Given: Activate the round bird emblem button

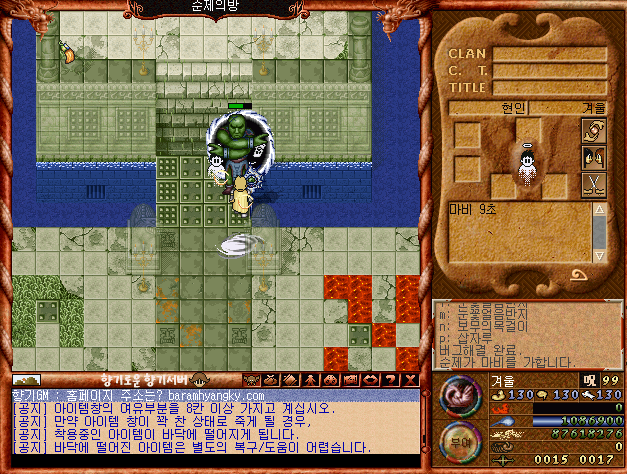Looking at the screenshot, I should 458,396.
